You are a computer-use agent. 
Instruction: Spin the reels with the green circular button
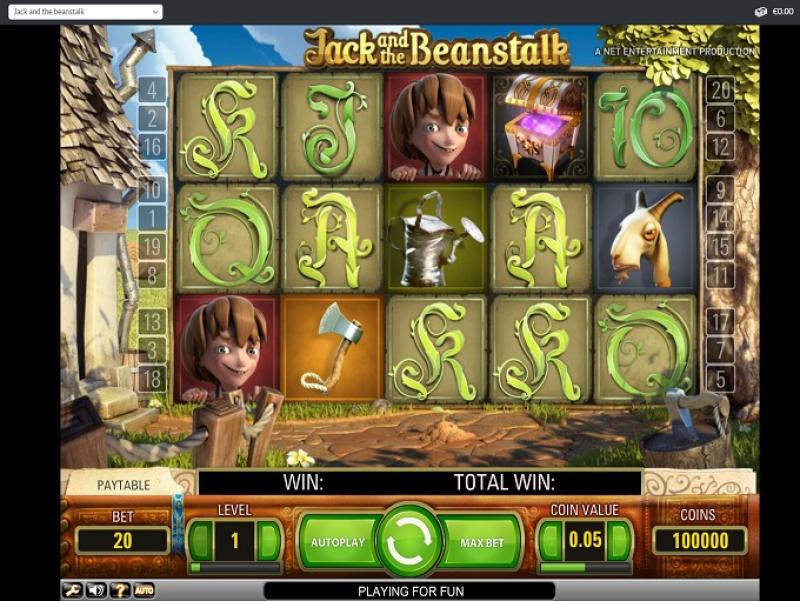[x=410, y=541]
